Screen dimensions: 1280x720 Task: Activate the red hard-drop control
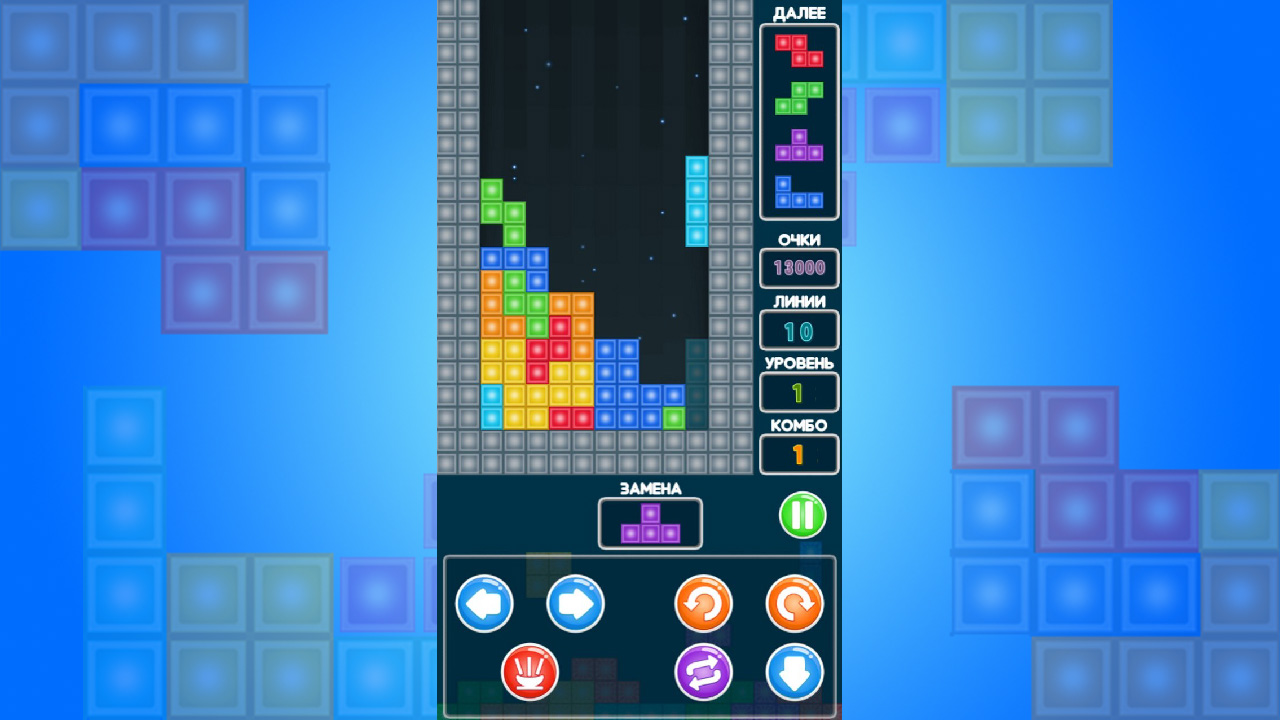tap(530, 672)
